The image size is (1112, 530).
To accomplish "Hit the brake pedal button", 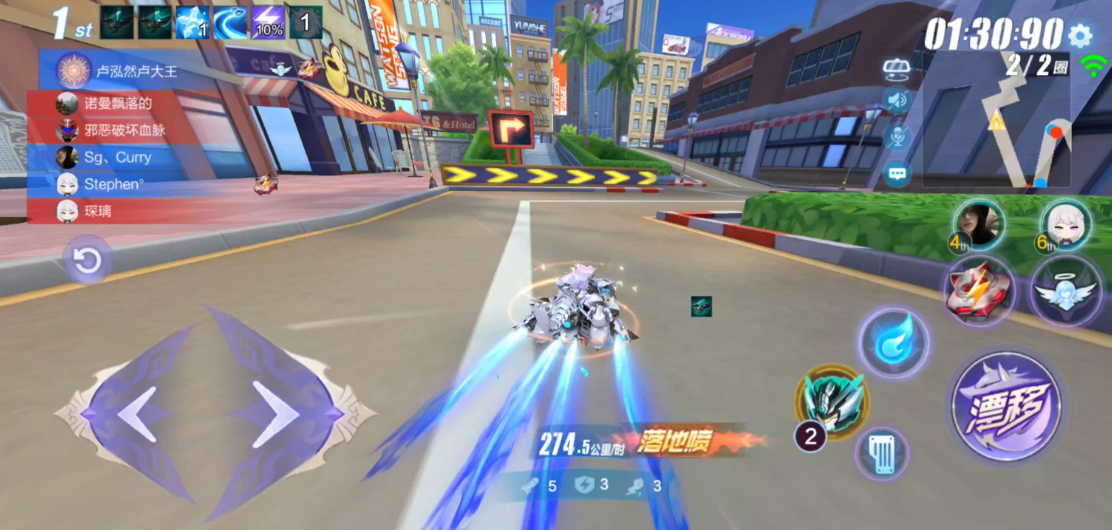I will pos(882,453).
